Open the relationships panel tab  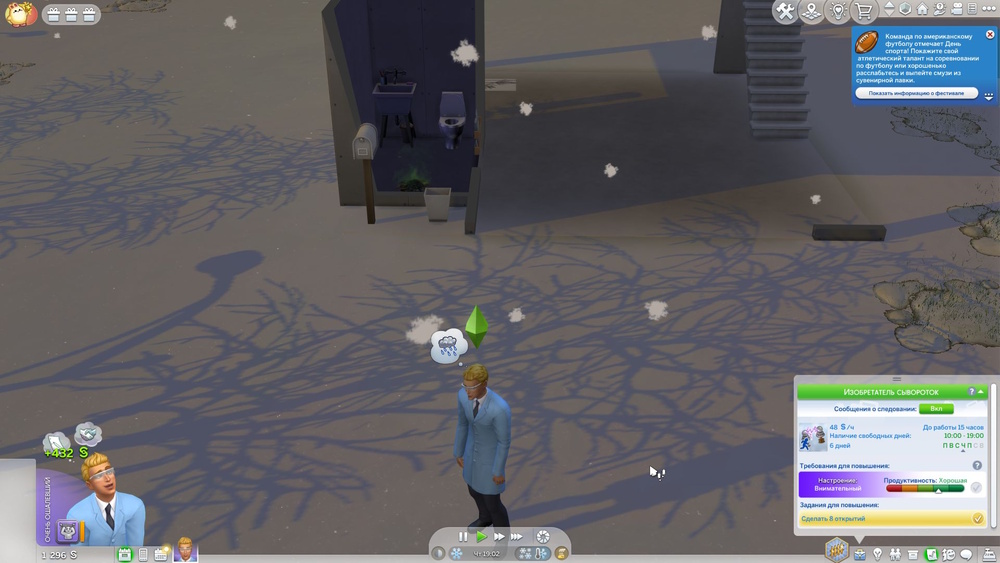coord(895,554)
